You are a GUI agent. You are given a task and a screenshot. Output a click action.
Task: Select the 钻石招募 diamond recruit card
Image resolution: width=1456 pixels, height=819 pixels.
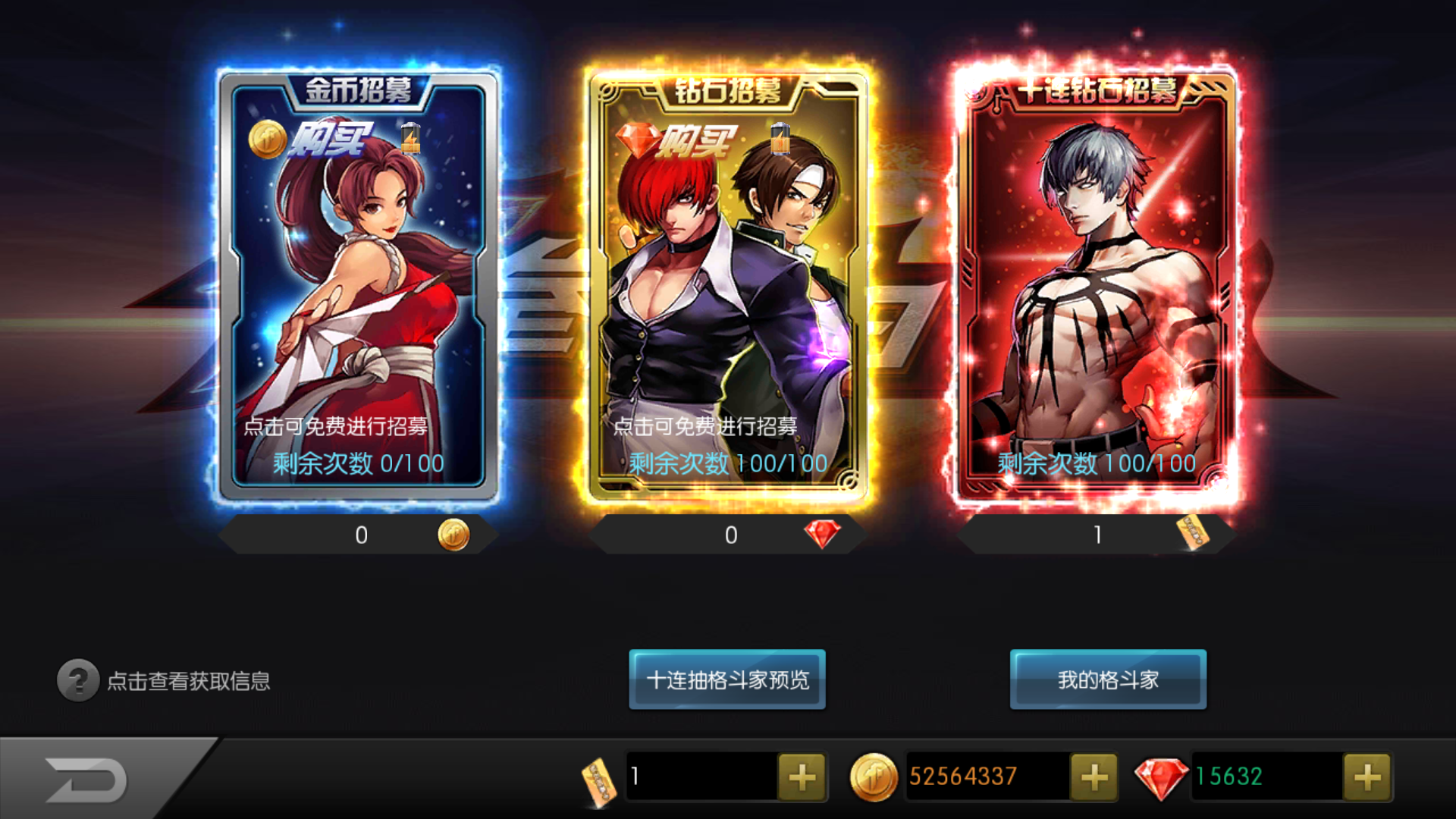pos(726,288)
